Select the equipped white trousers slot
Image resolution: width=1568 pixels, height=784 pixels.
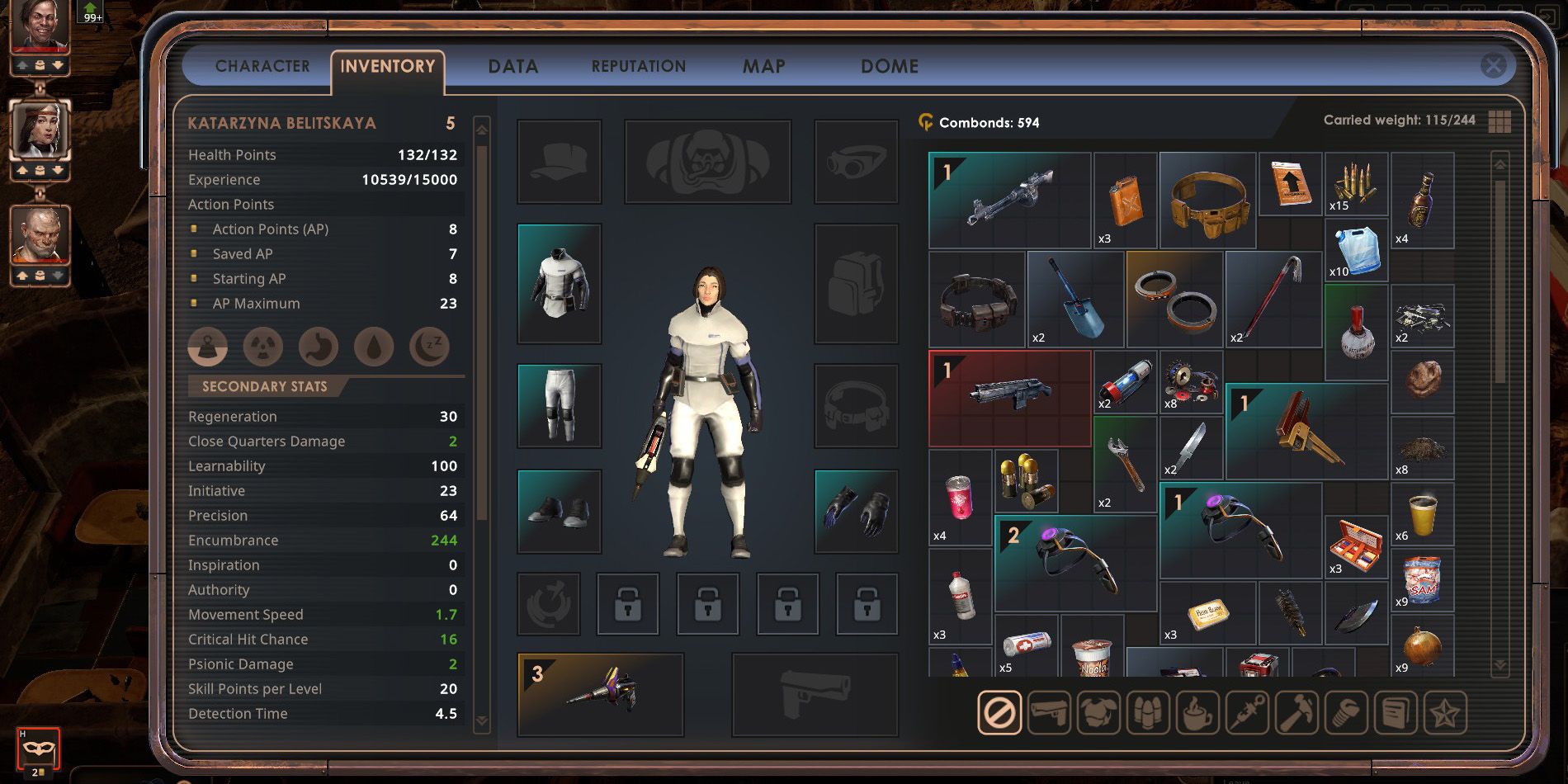pos(560,405)
